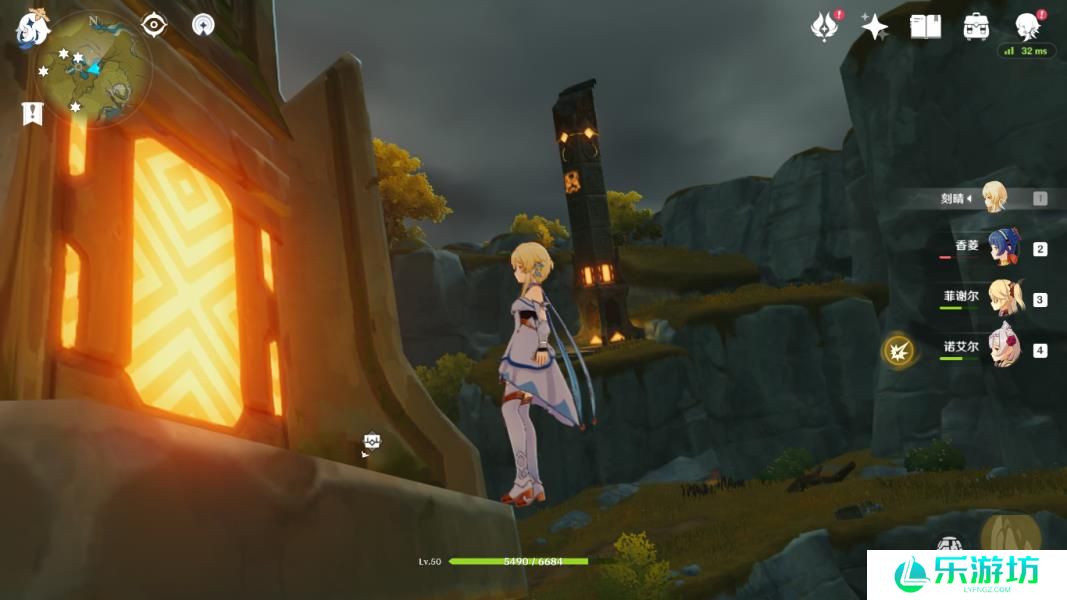Activate the eye-shaped Elemental Sight icon

[x=154, y=24]
